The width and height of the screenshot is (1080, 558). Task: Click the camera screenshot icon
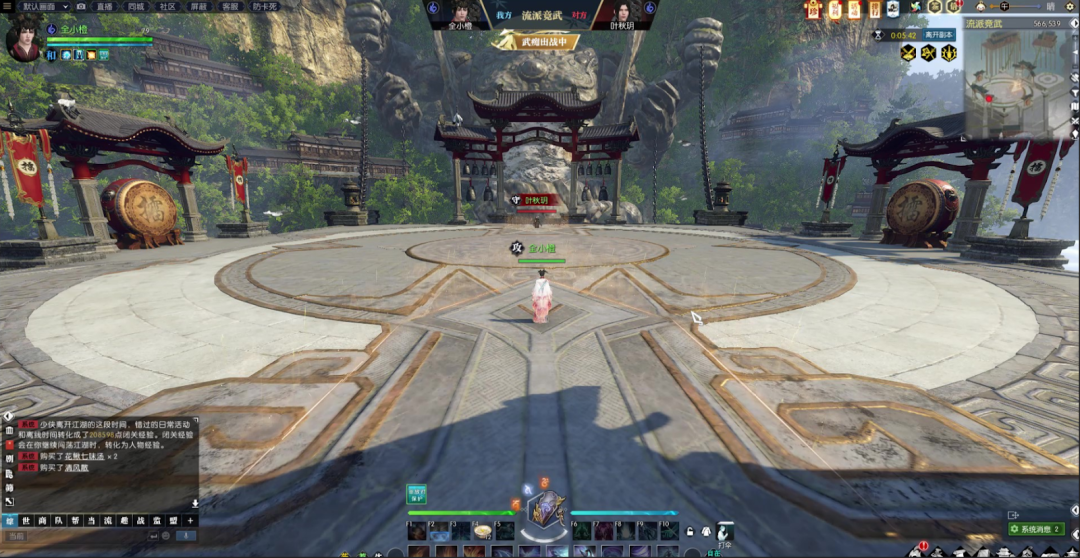[x=83, y=6]
